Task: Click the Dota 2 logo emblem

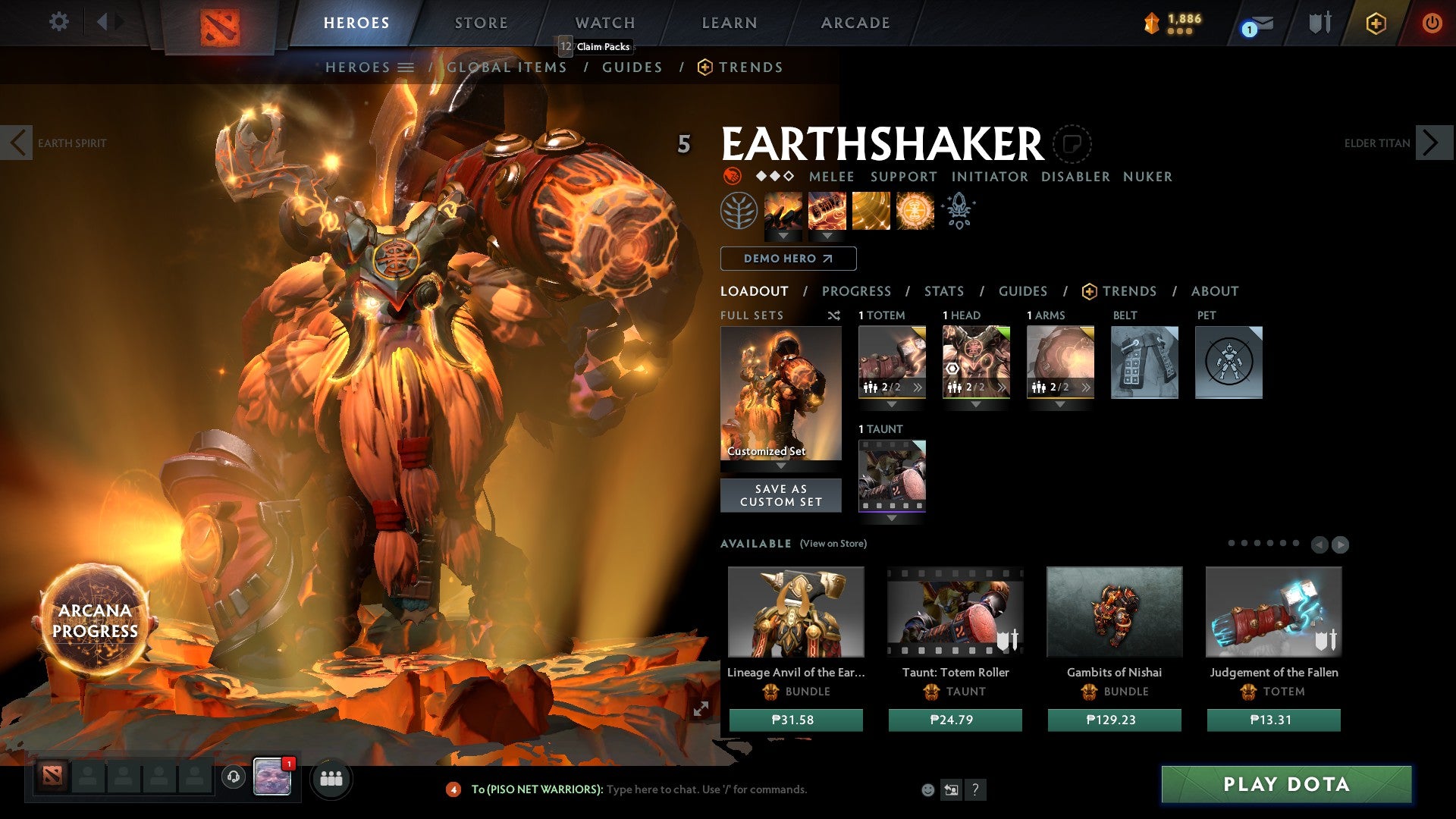Action: pos(219,24)
